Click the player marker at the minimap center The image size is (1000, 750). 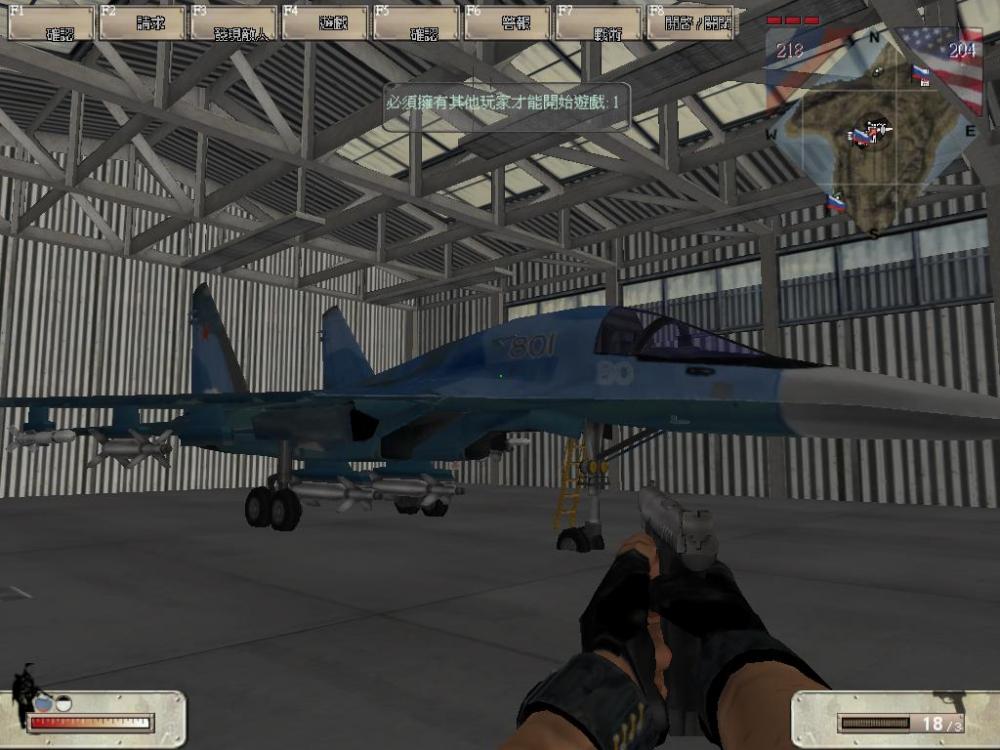pyautogui.click(x=875, y=131)
